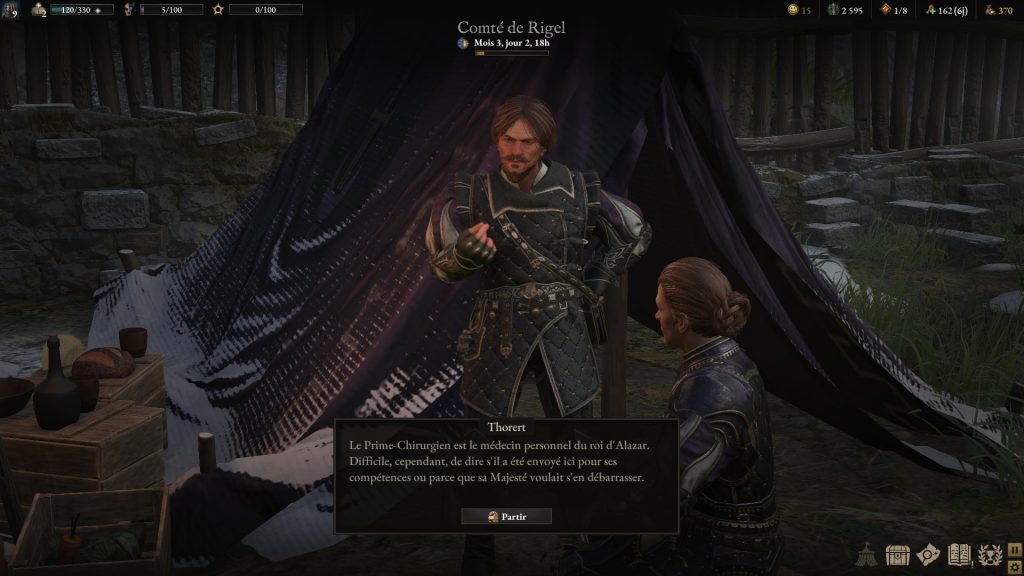Pause the game with the pause button
The width and height of the screenshot is (1024, 576).
1015,549
